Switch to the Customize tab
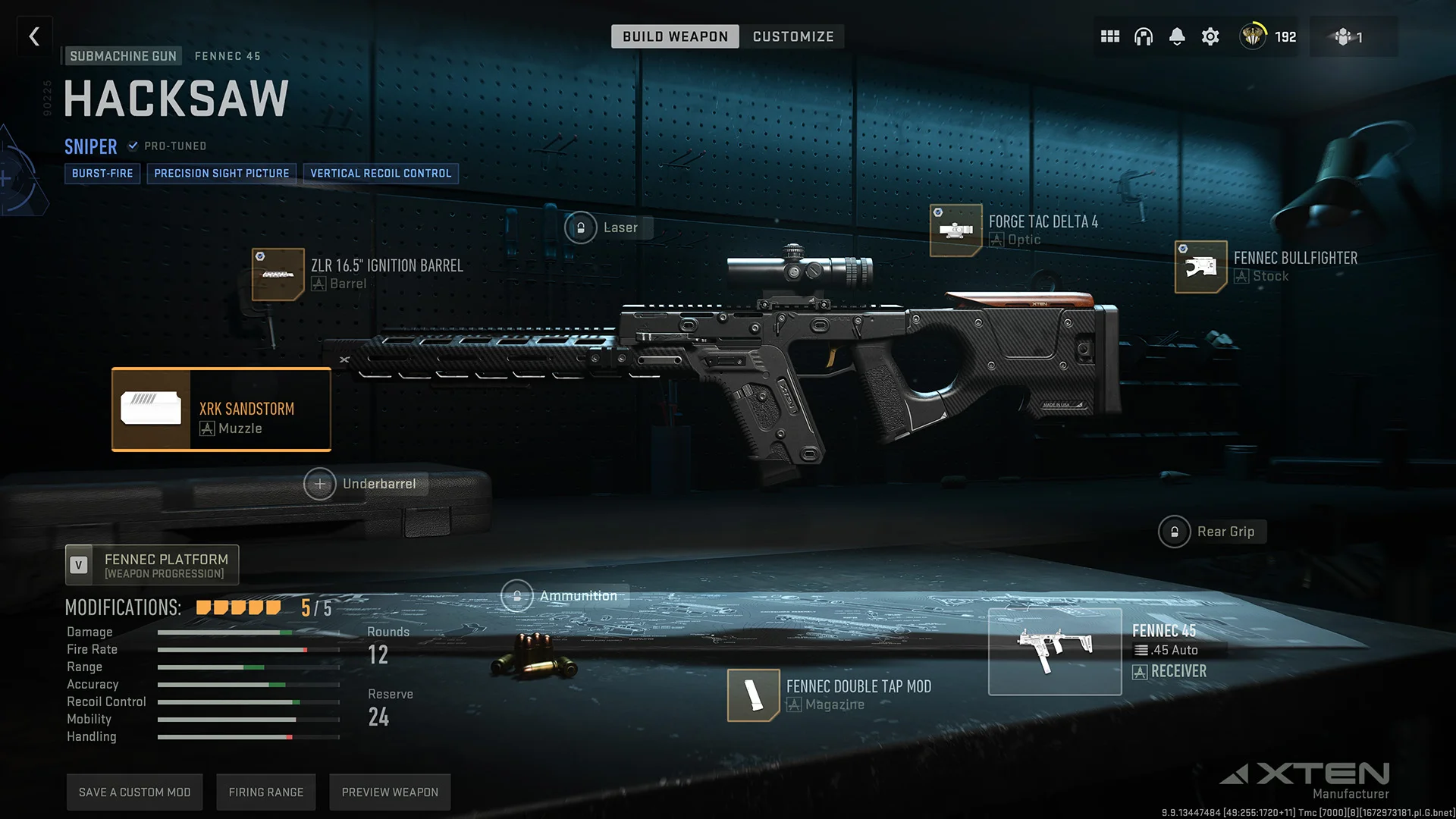The height and width of the screenshot is (819, 1456). [x=792, y=36]
